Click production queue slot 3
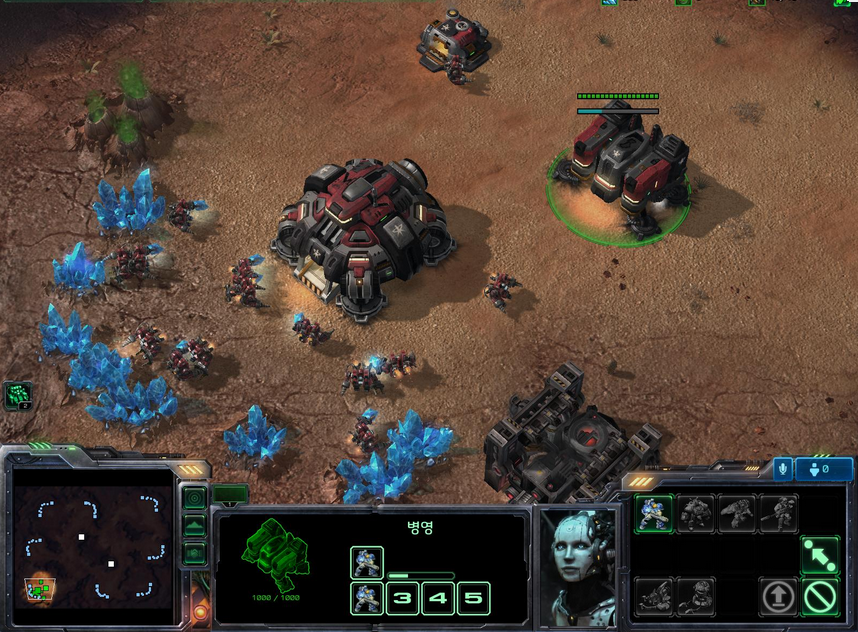This screenshot has width=858, height=632. 402,598
